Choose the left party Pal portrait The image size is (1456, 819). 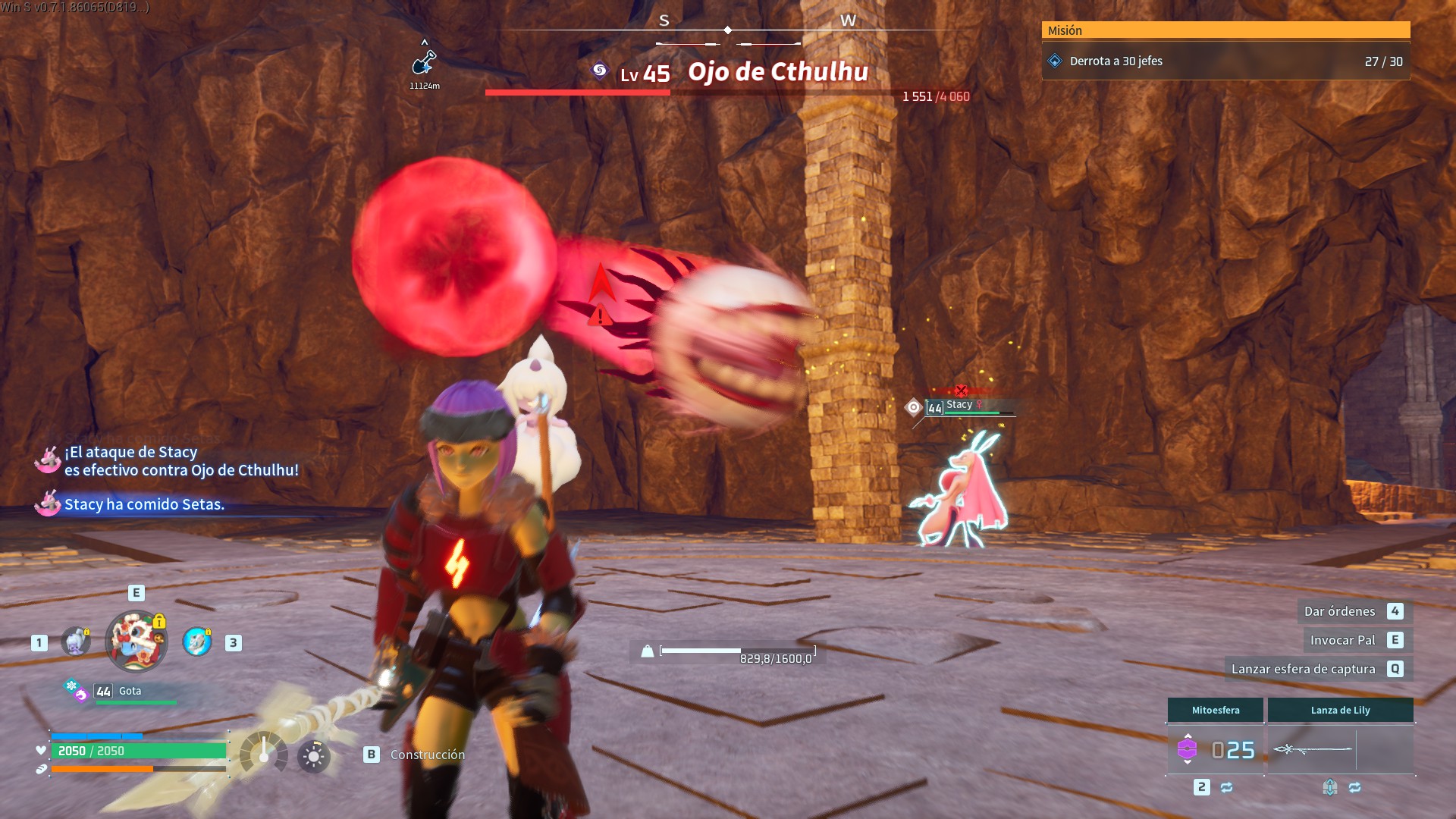76,642
